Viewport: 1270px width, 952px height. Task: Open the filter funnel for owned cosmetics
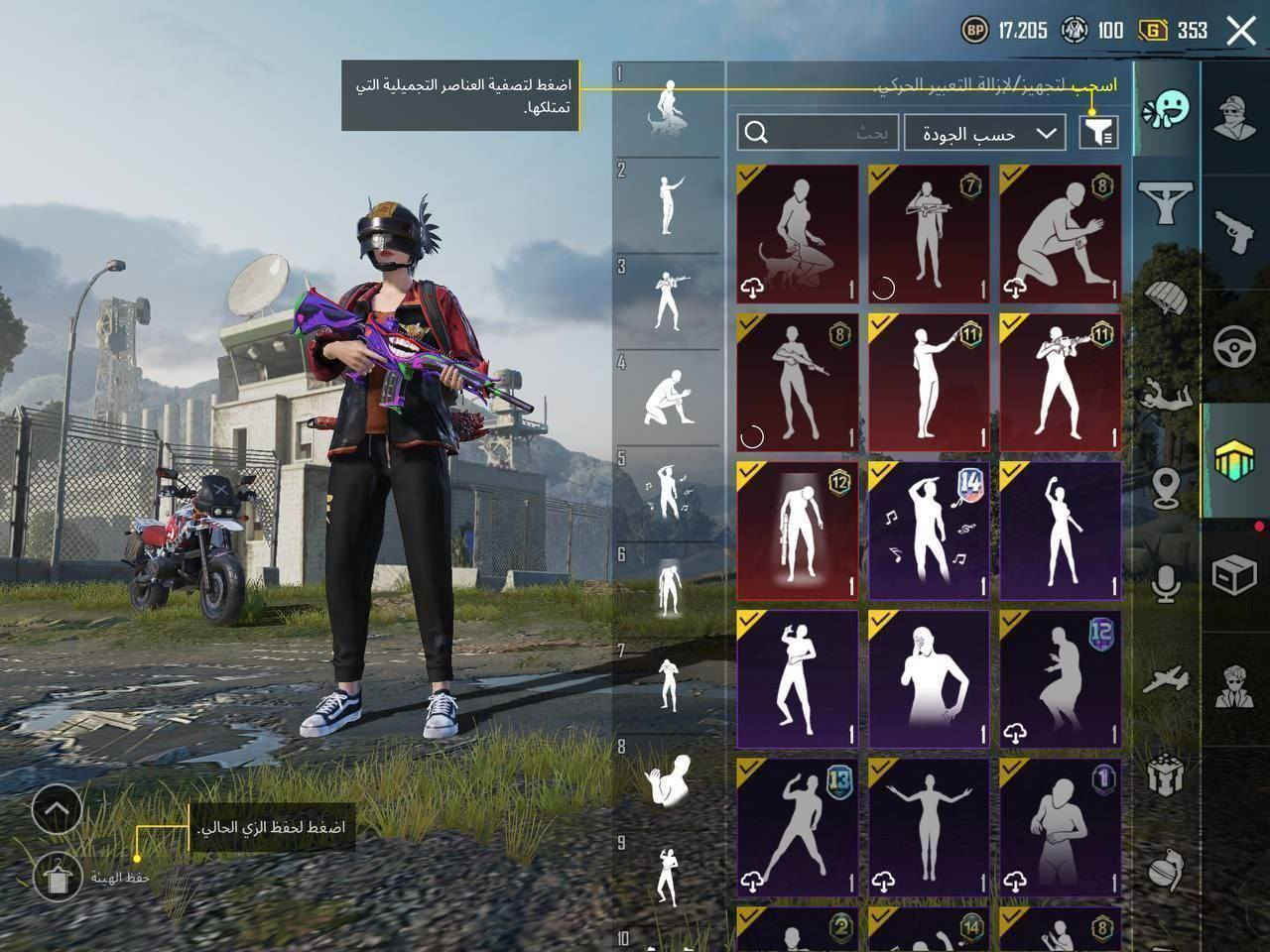[x=1098, y=132]
